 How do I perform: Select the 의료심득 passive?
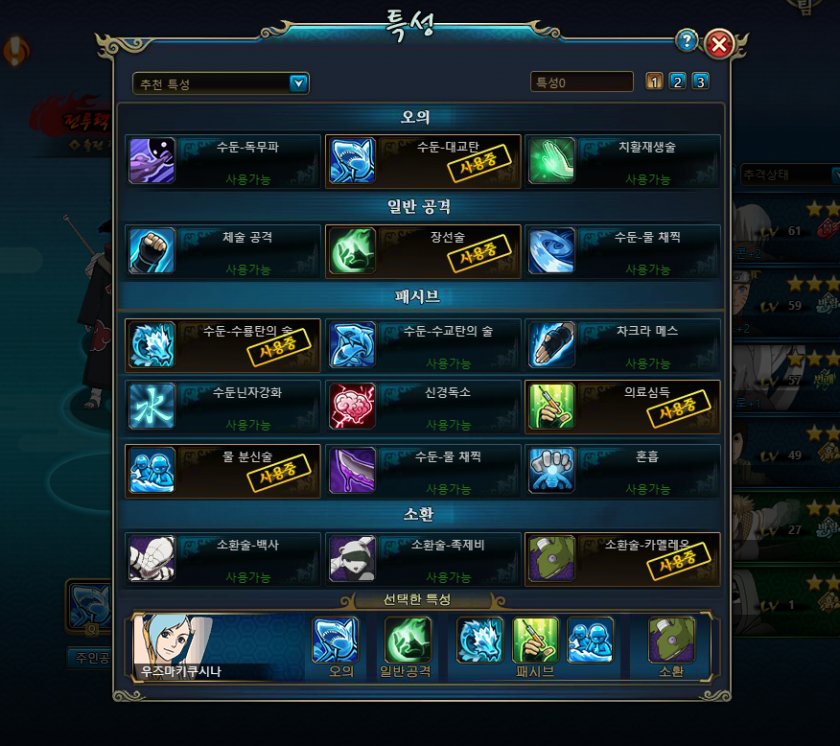(622, 406)
